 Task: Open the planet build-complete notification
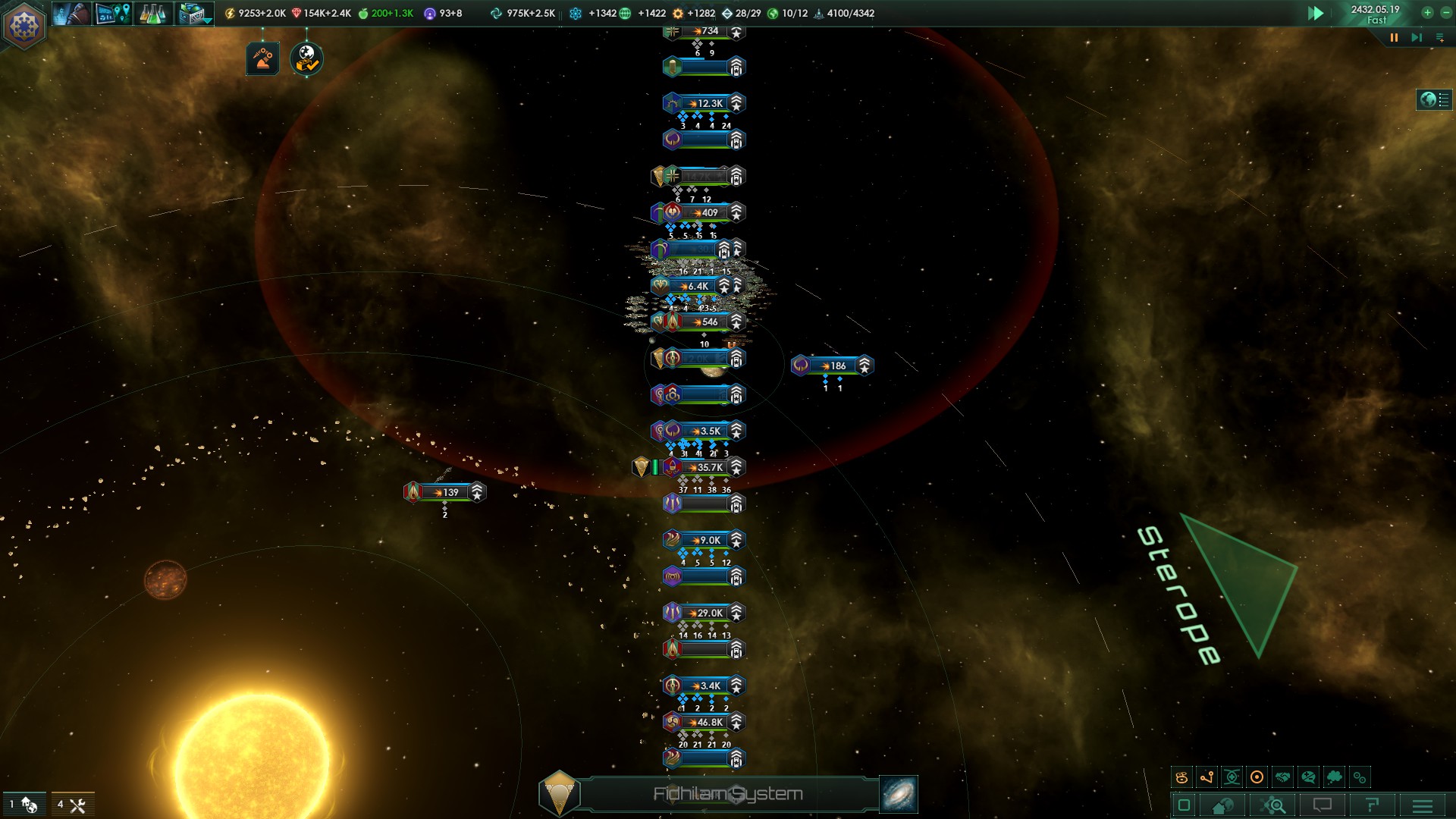coord(306,58)
